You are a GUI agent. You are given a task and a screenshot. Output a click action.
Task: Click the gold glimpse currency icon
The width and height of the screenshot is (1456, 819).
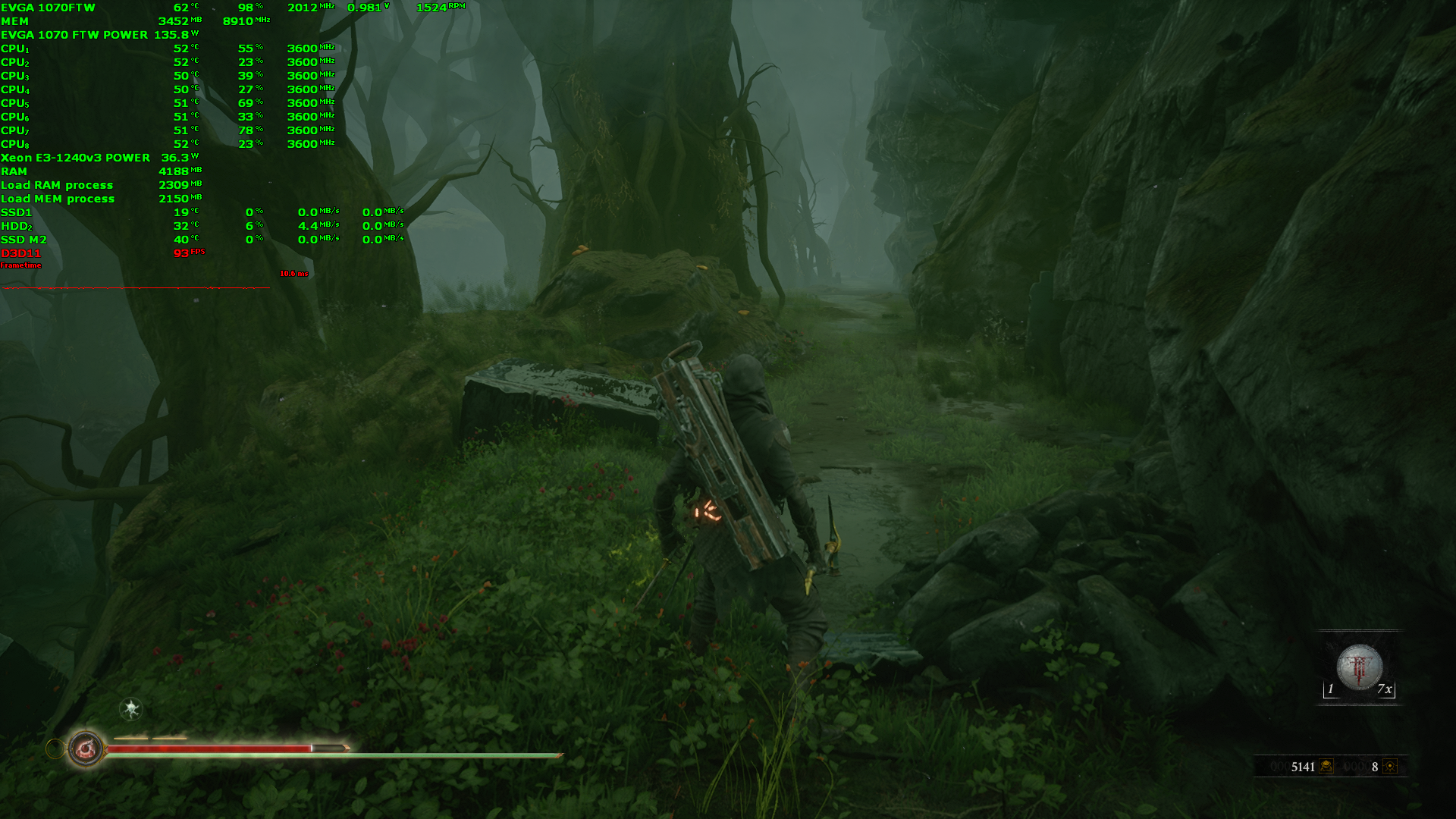click(x=1390, y=766)
